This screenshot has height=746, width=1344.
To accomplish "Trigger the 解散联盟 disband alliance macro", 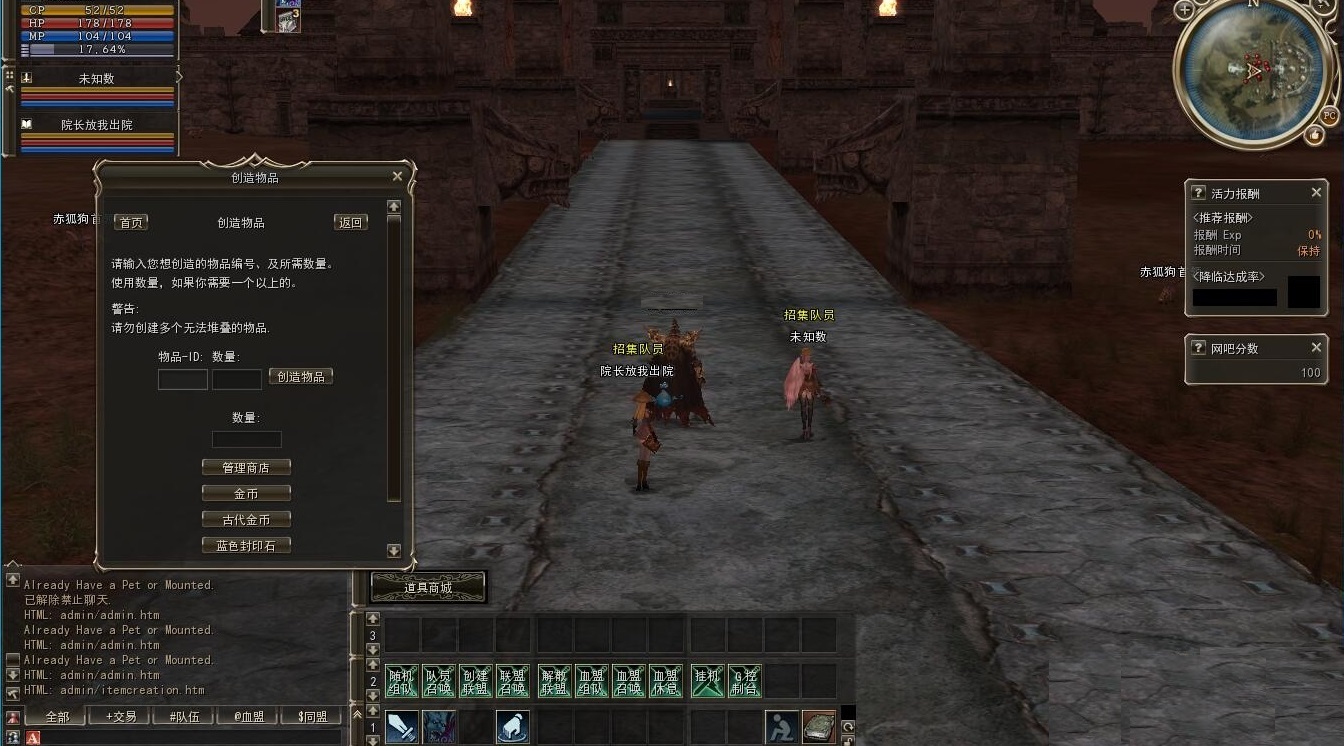I will click(x=554, y=681).
